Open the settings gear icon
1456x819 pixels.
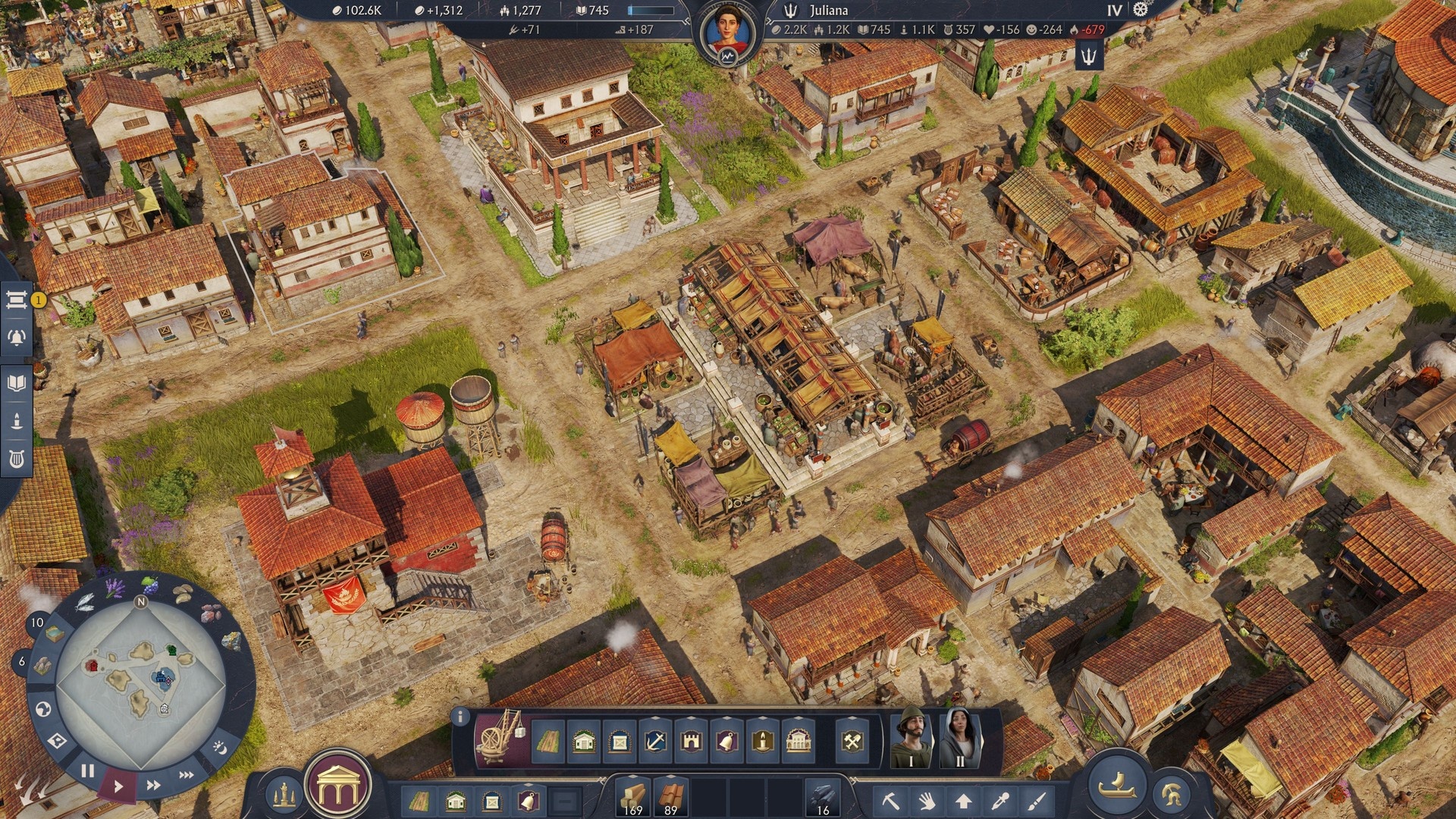coord(1141,10)
